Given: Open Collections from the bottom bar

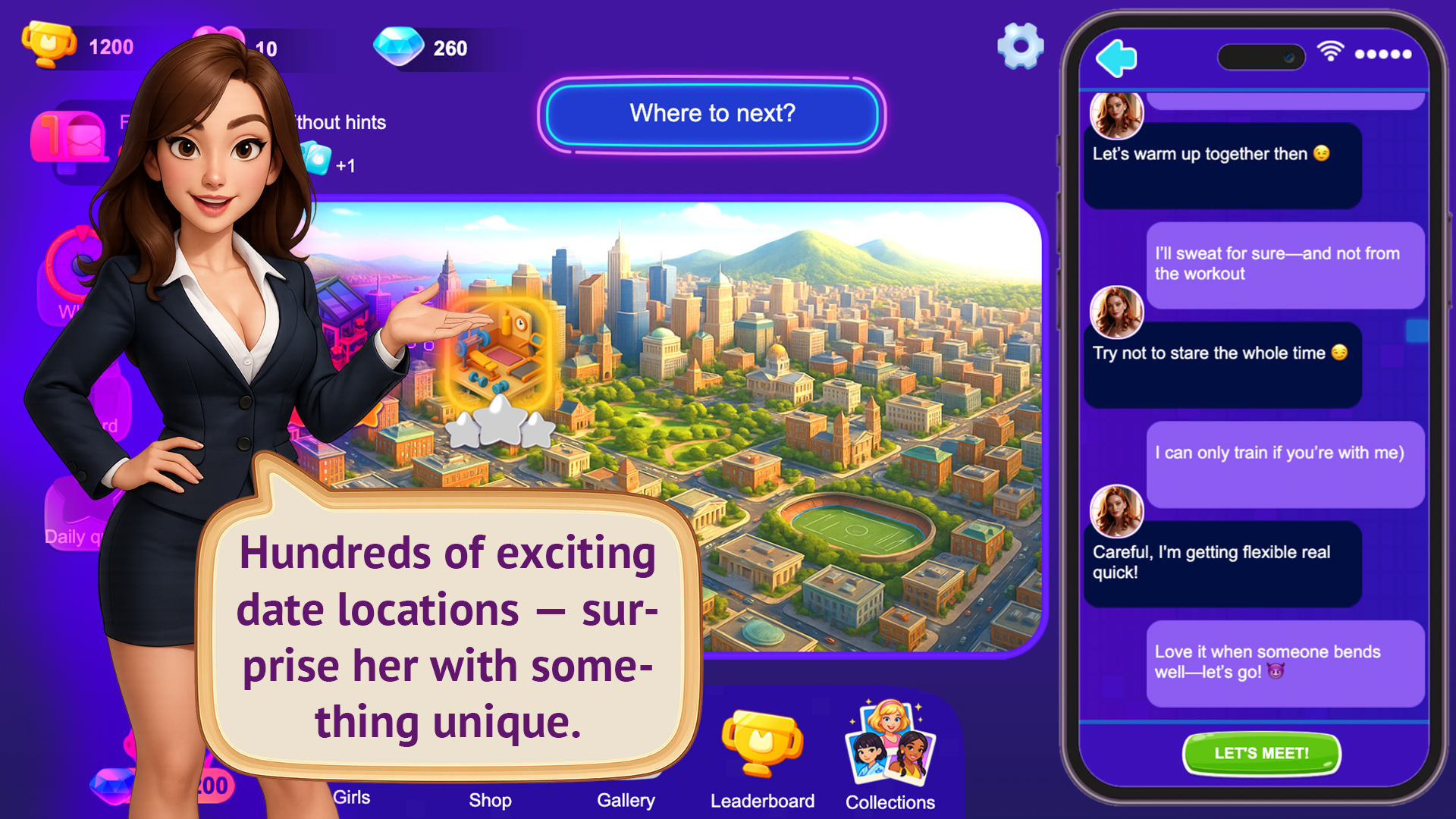Looking at the screenshot, I should (x=891, y=758).
